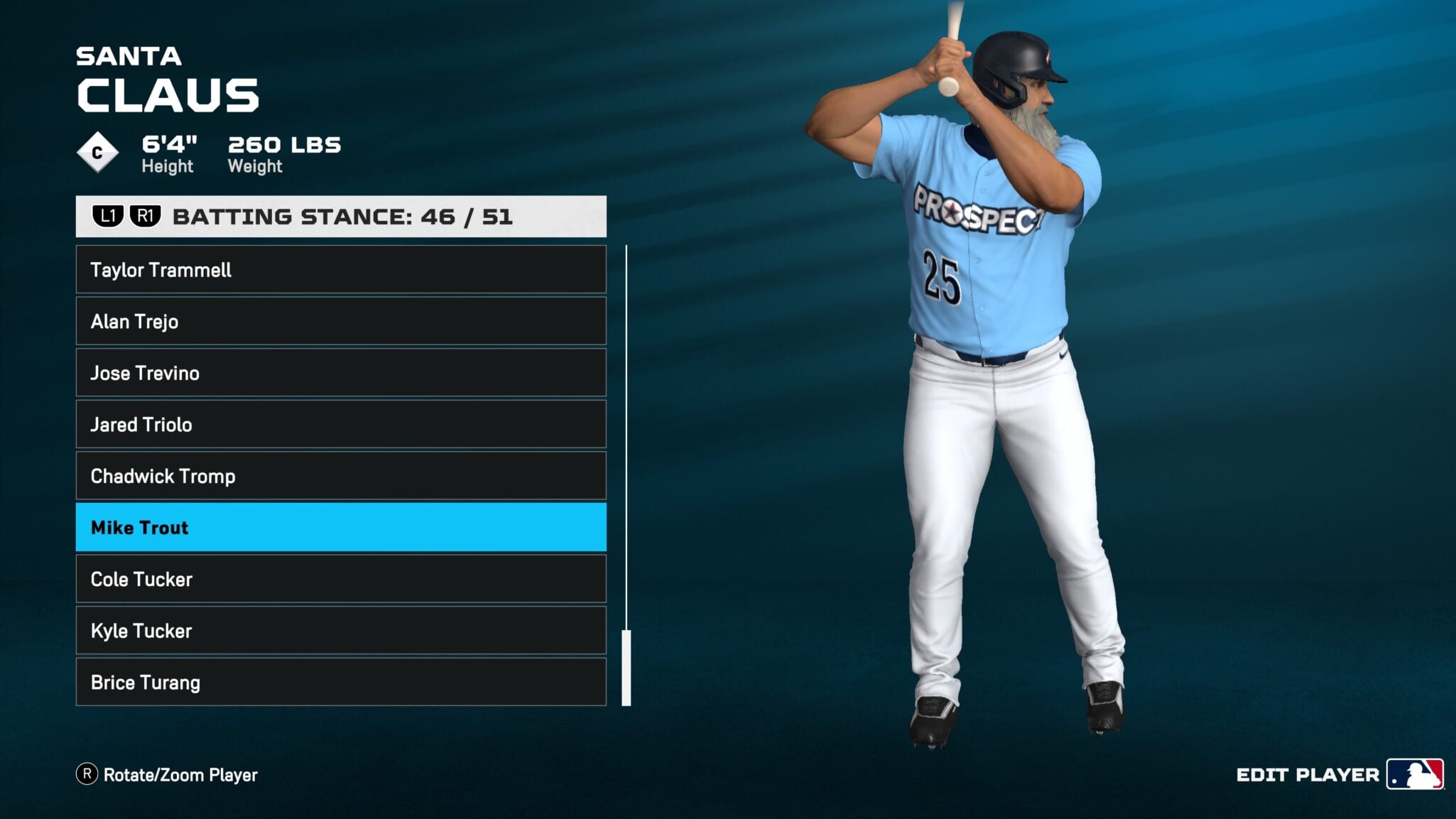Choose the Alan Trejo stance
This screenshot has width=1456, height=819.
341,321
